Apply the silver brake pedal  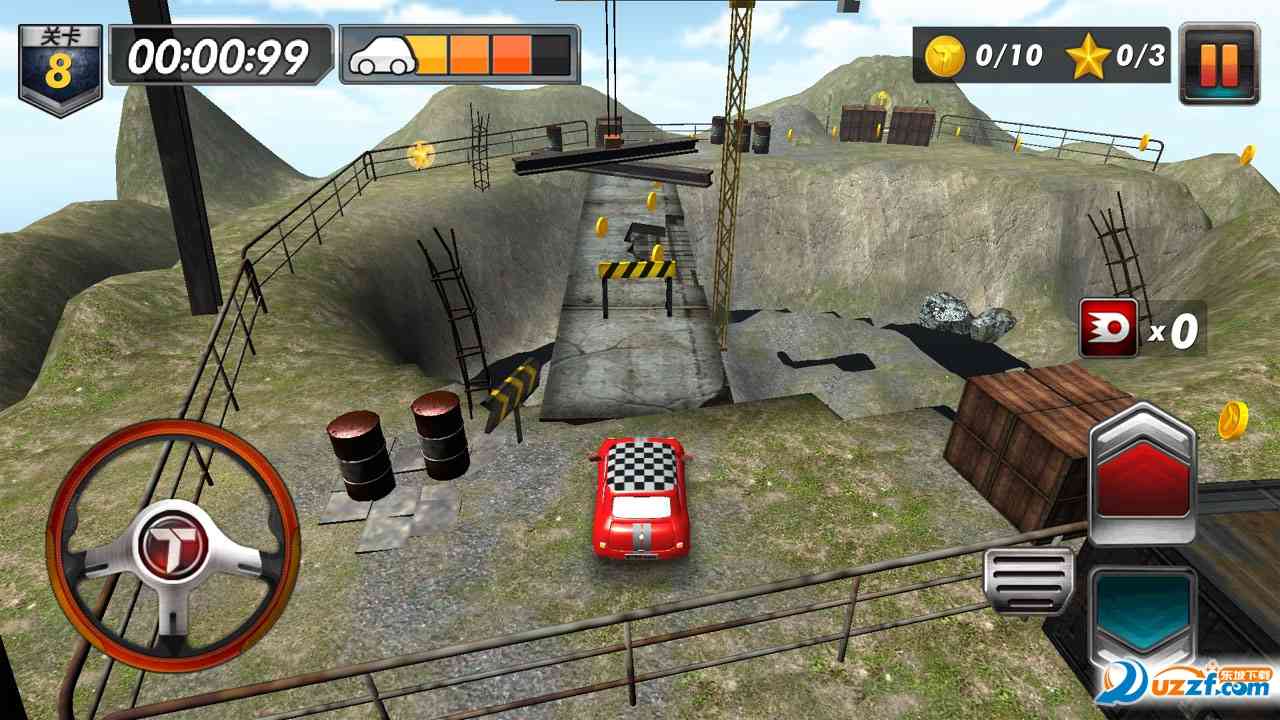pyautogui.click(x=1028, y=580)
